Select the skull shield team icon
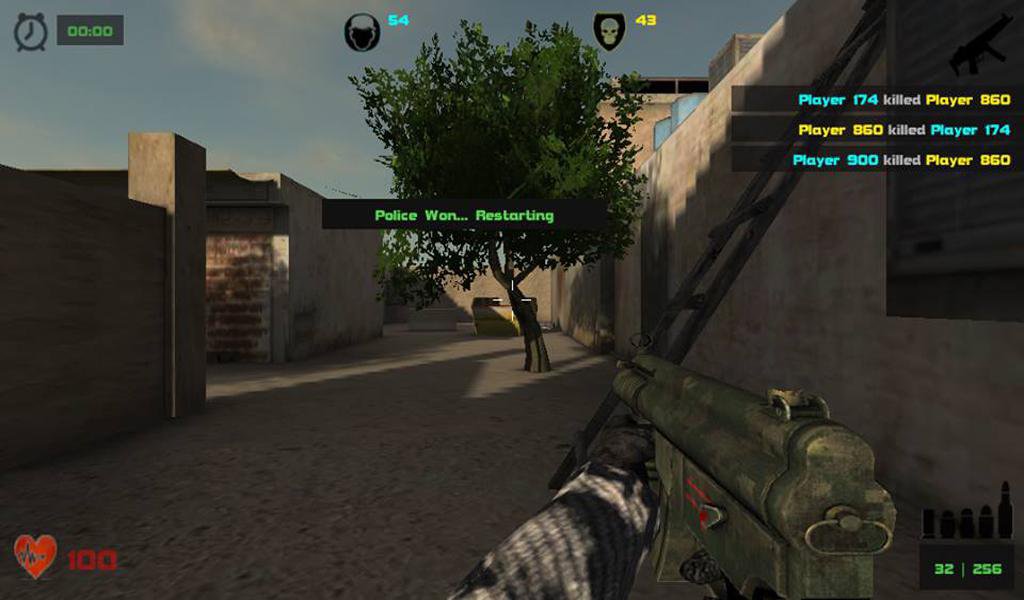The image size is (1024, 600). point(608,31)
